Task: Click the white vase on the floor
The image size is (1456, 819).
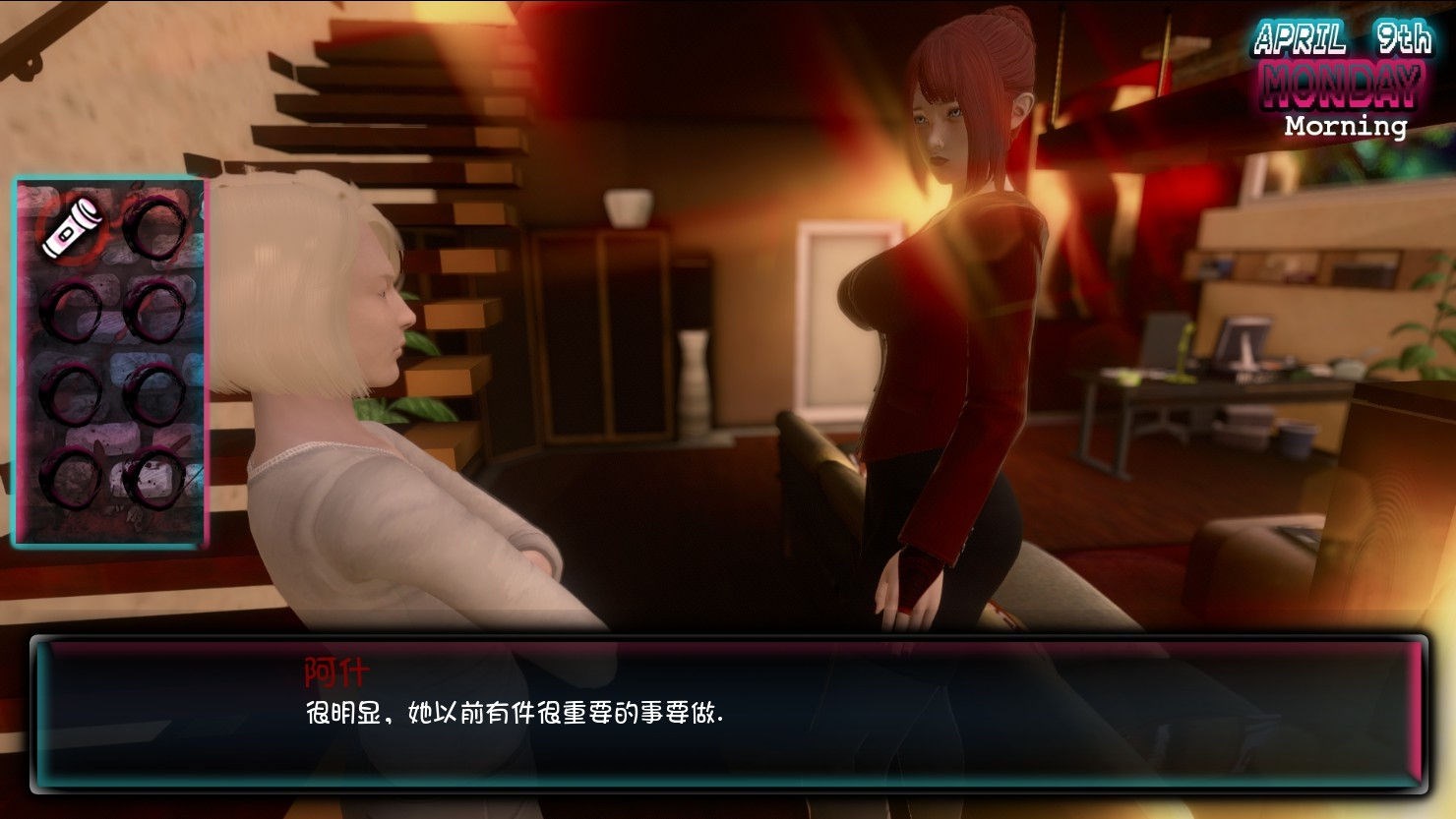Action: click(x=695, y=374)
